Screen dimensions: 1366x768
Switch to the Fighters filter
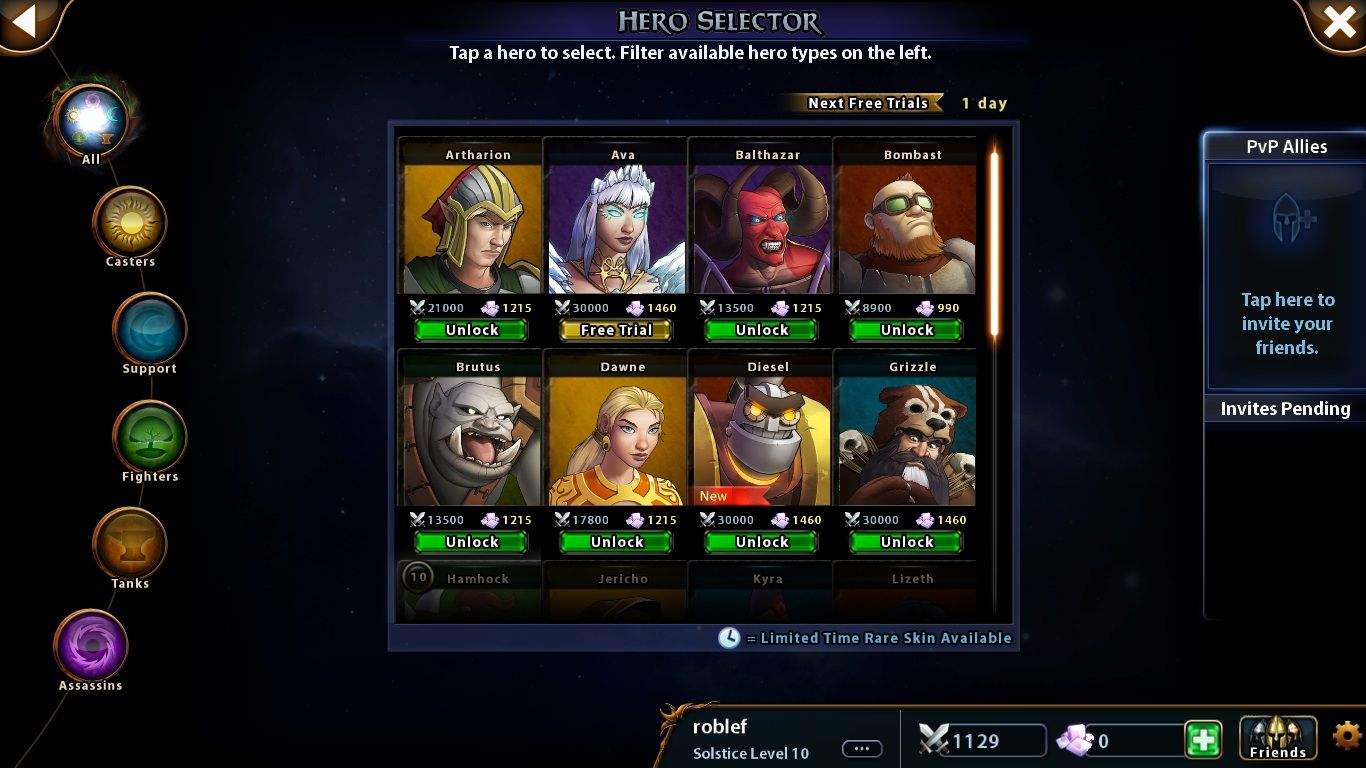(x=149, y=438)
